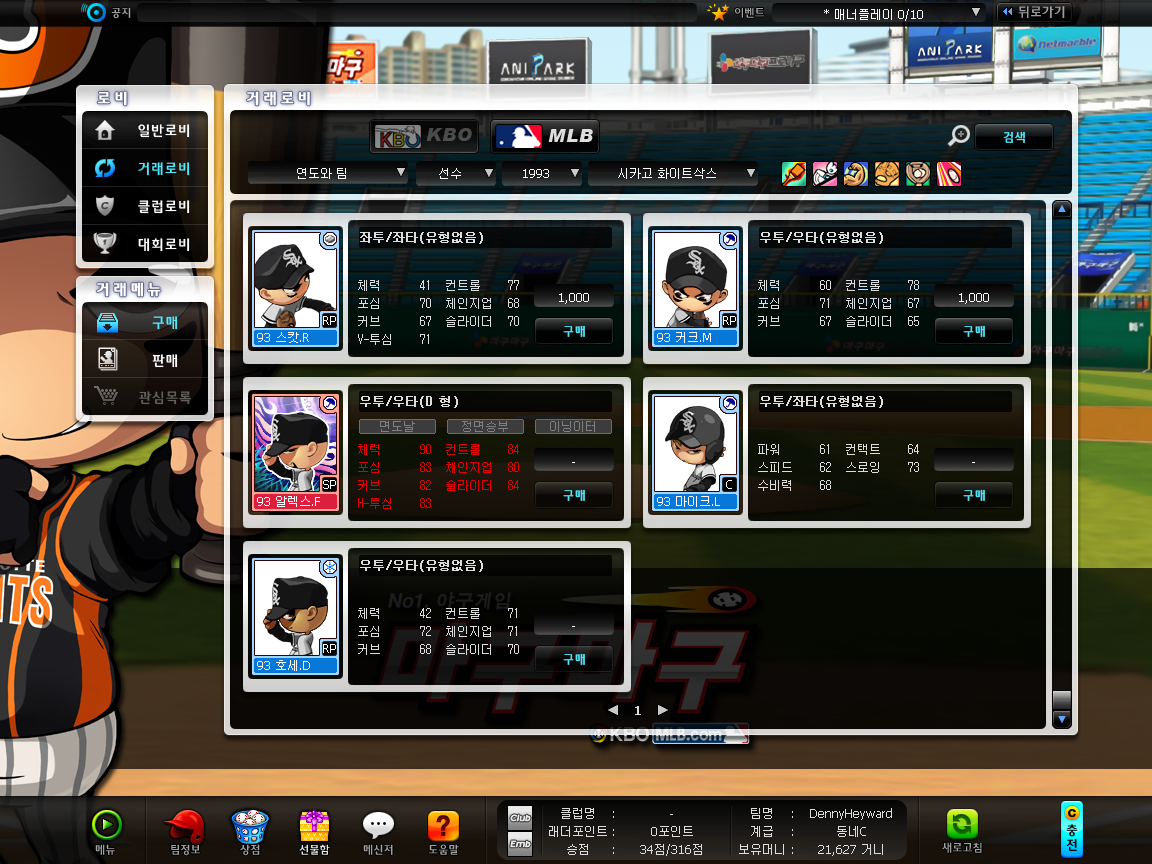Open 일반로비 from the lobby menu
Viewport: 1152px width, 864px height.
(x=145, y=130)
